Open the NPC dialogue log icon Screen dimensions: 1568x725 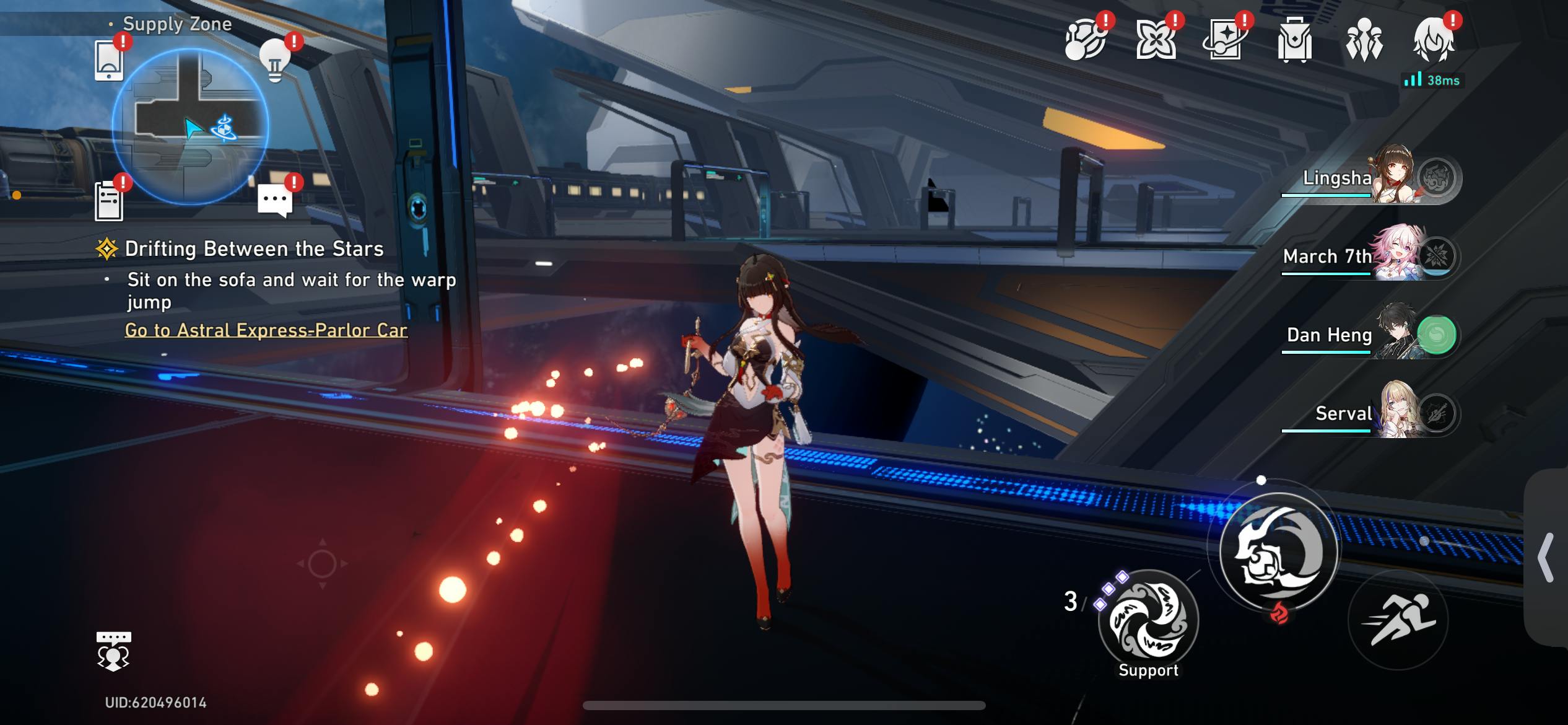pyautogui.click(x=113, y=651)
